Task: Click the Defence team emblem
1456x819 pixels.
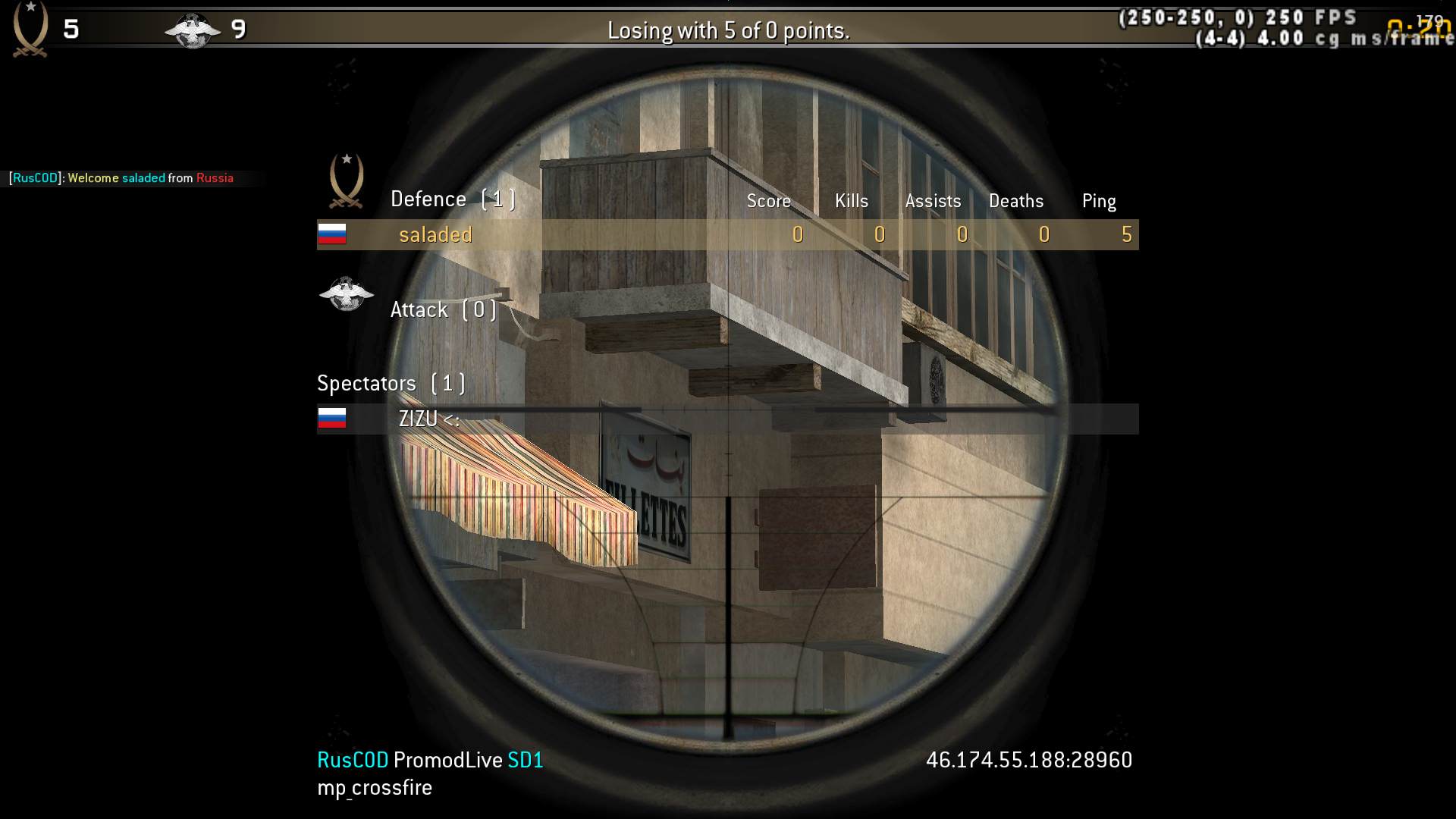Action: pyautogui.click(x=347, y=181)
